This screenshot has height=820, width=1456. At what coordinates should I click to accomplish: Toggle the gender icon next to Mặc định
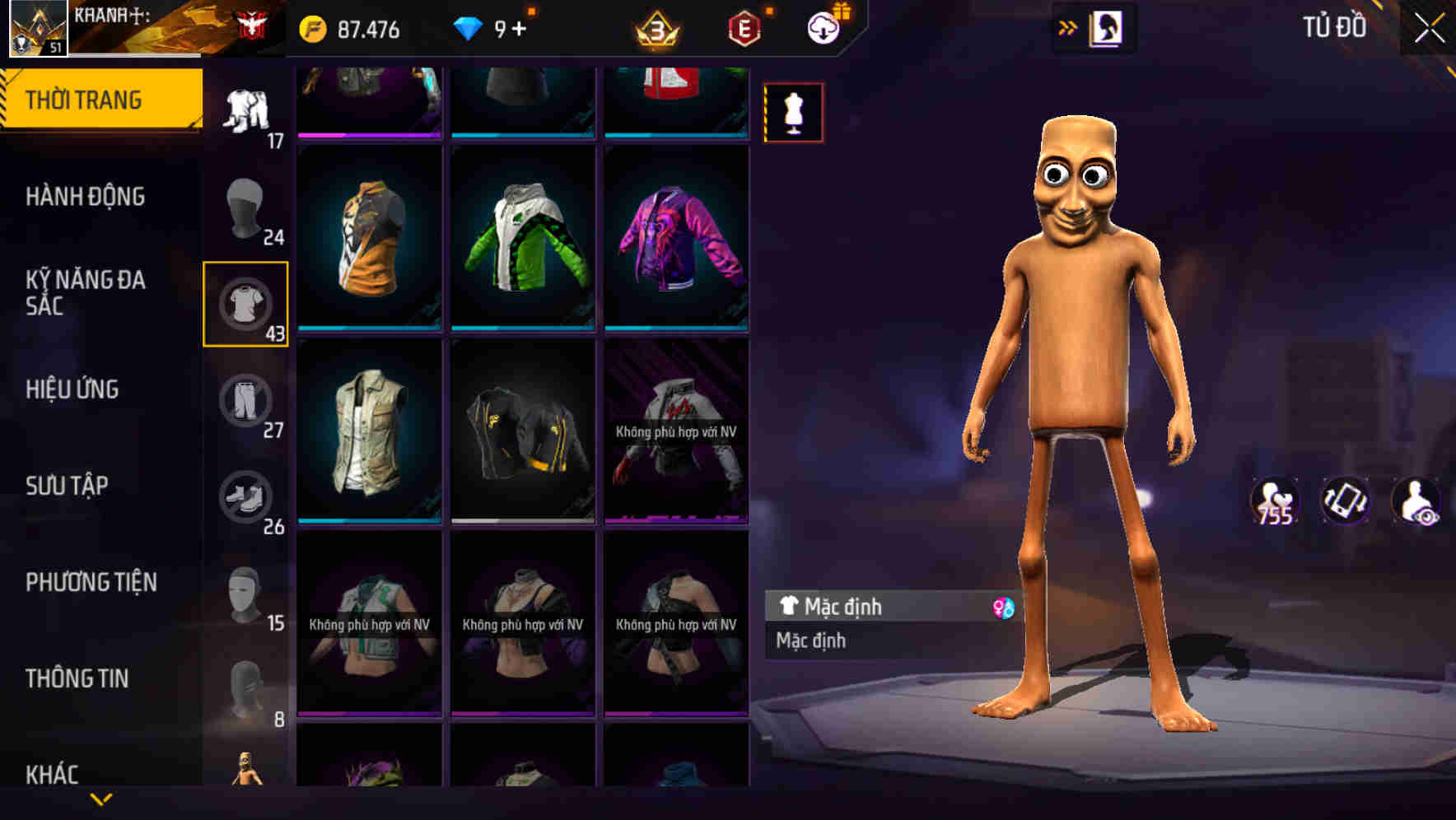point(1001,607)
